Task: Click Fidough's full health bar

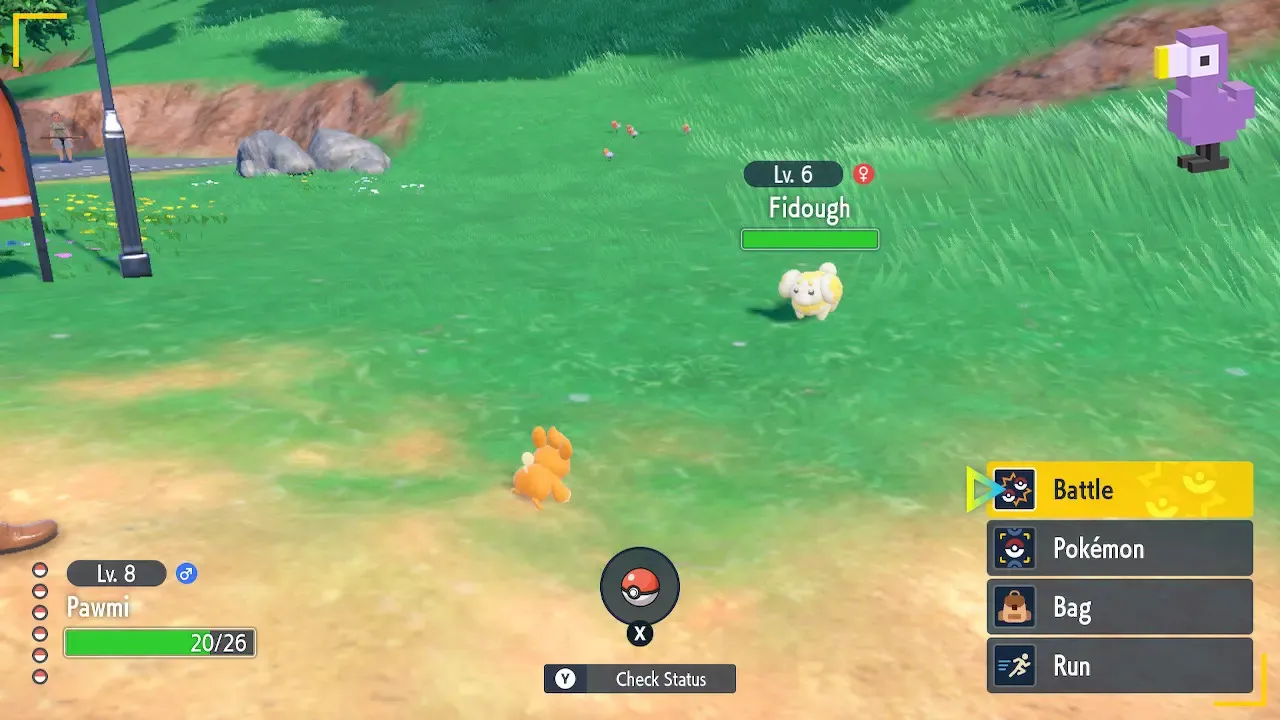Action: pyautogui.click(x=810, y=238)
